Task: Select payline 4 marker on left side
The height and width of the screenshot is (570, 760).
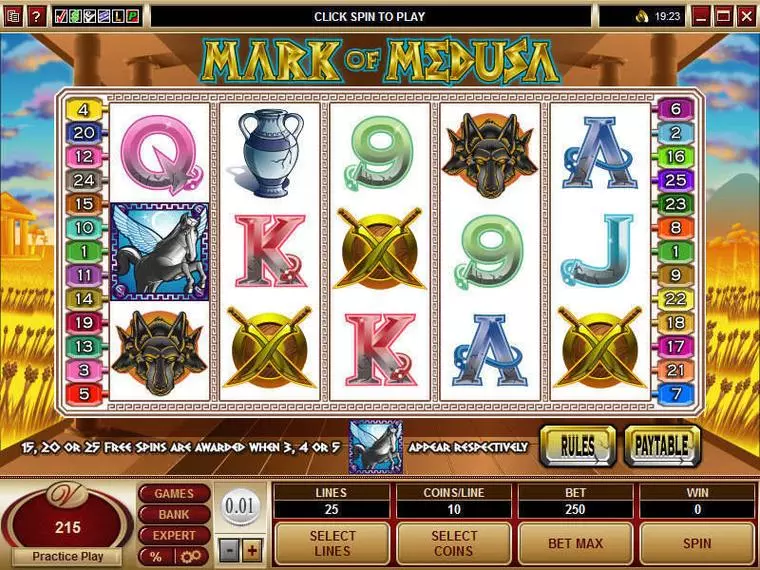Action: click(x=84, y=110)
